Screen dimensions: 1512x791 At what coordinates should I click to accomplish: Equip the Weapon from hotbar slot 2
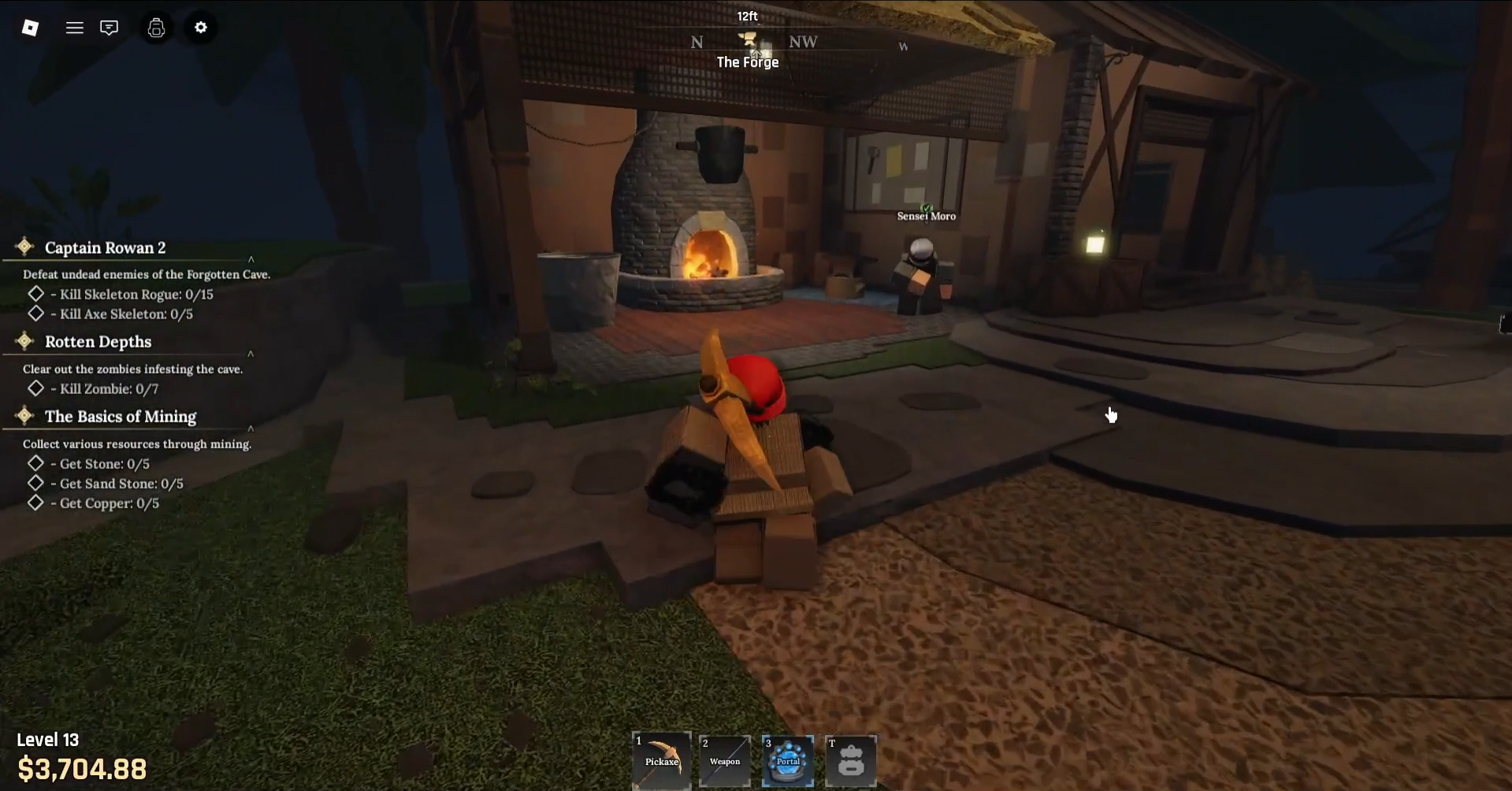(x=724, y=761)
